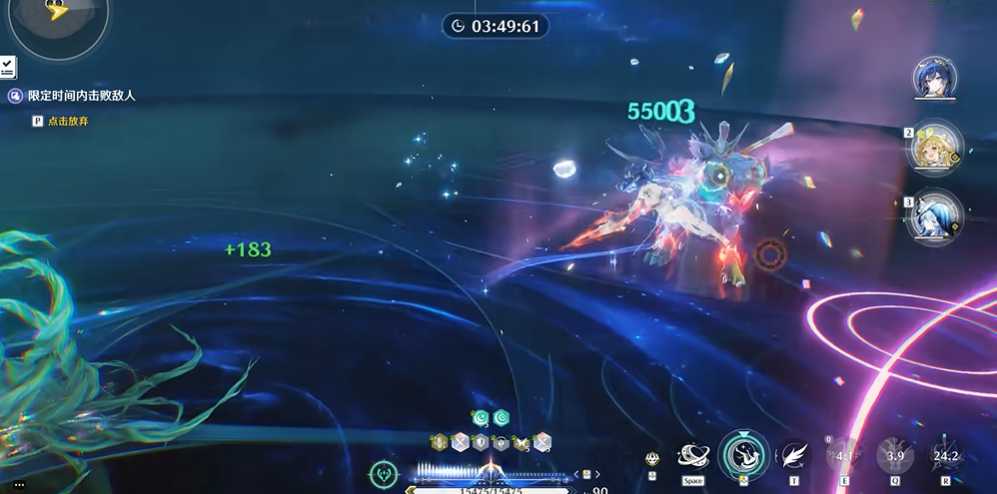The height and width of the screenshot is (494, 997).
Task: Click the teal circular emblem beside the gauge
Action: [383, 474]
